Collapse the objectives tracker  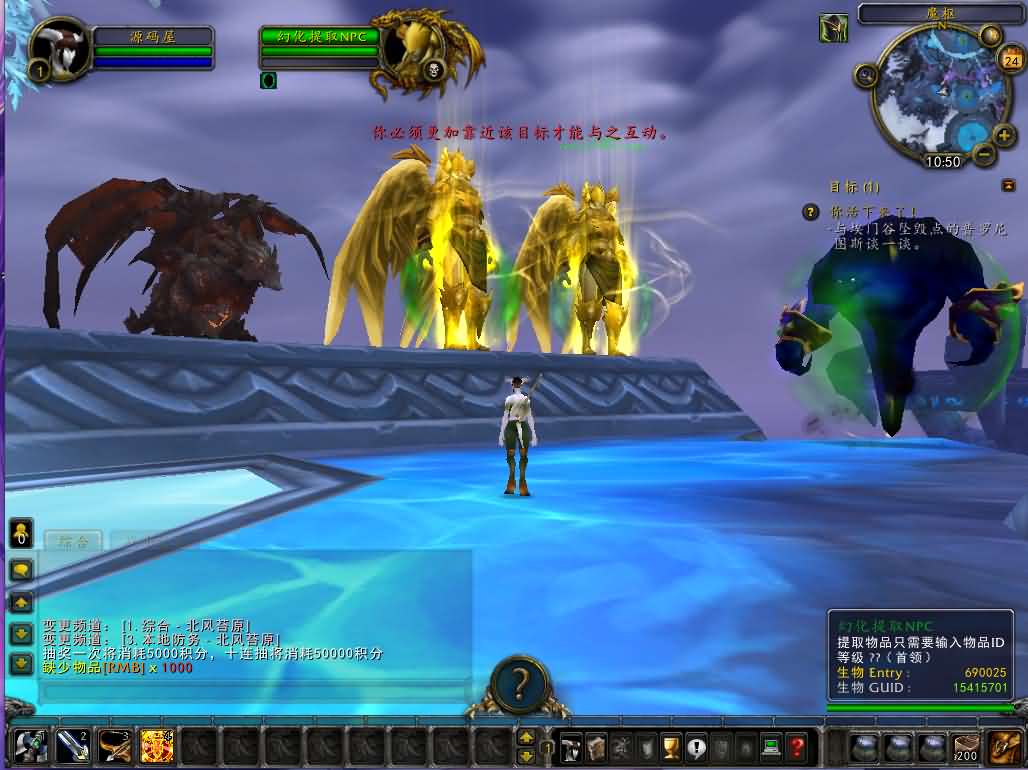point(1007,185)
